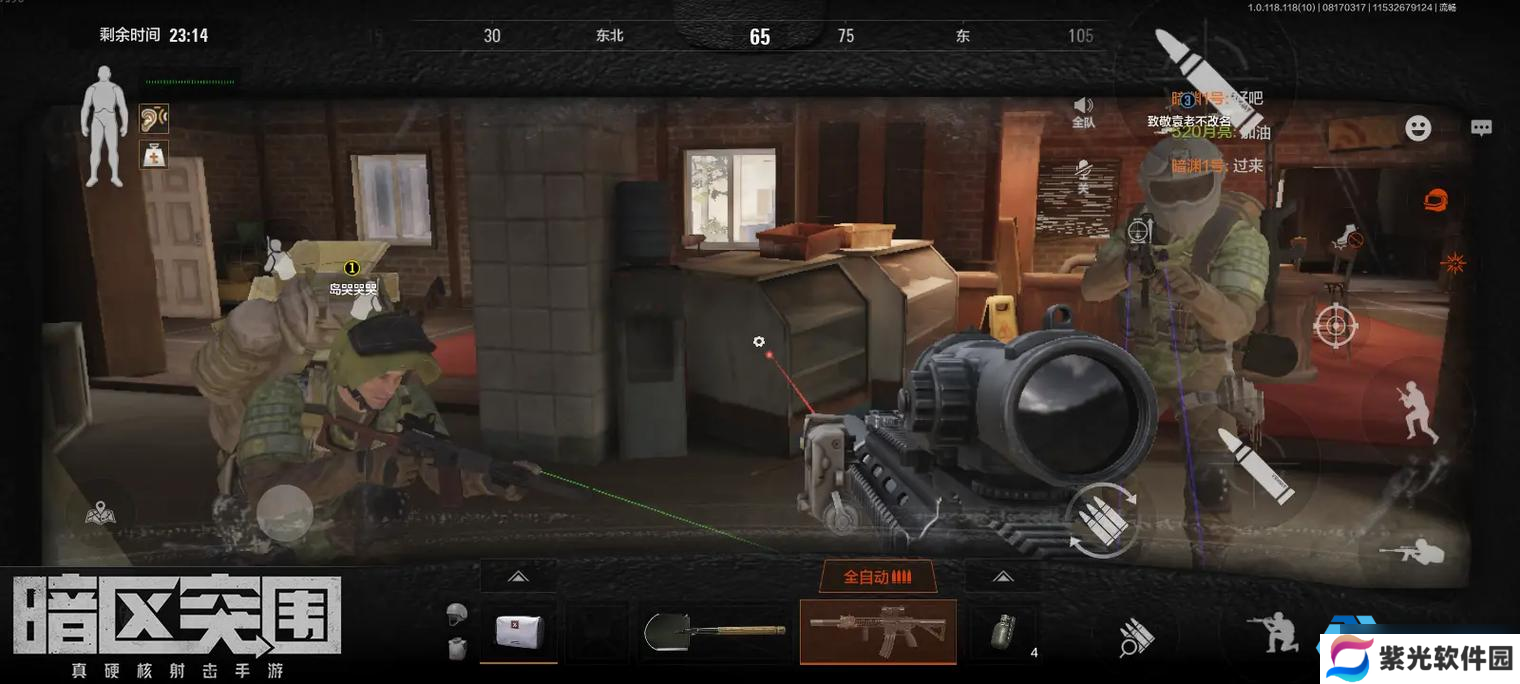
Task: Expand the arrow above the grenade slot
Action: [x=1002, y=577]
